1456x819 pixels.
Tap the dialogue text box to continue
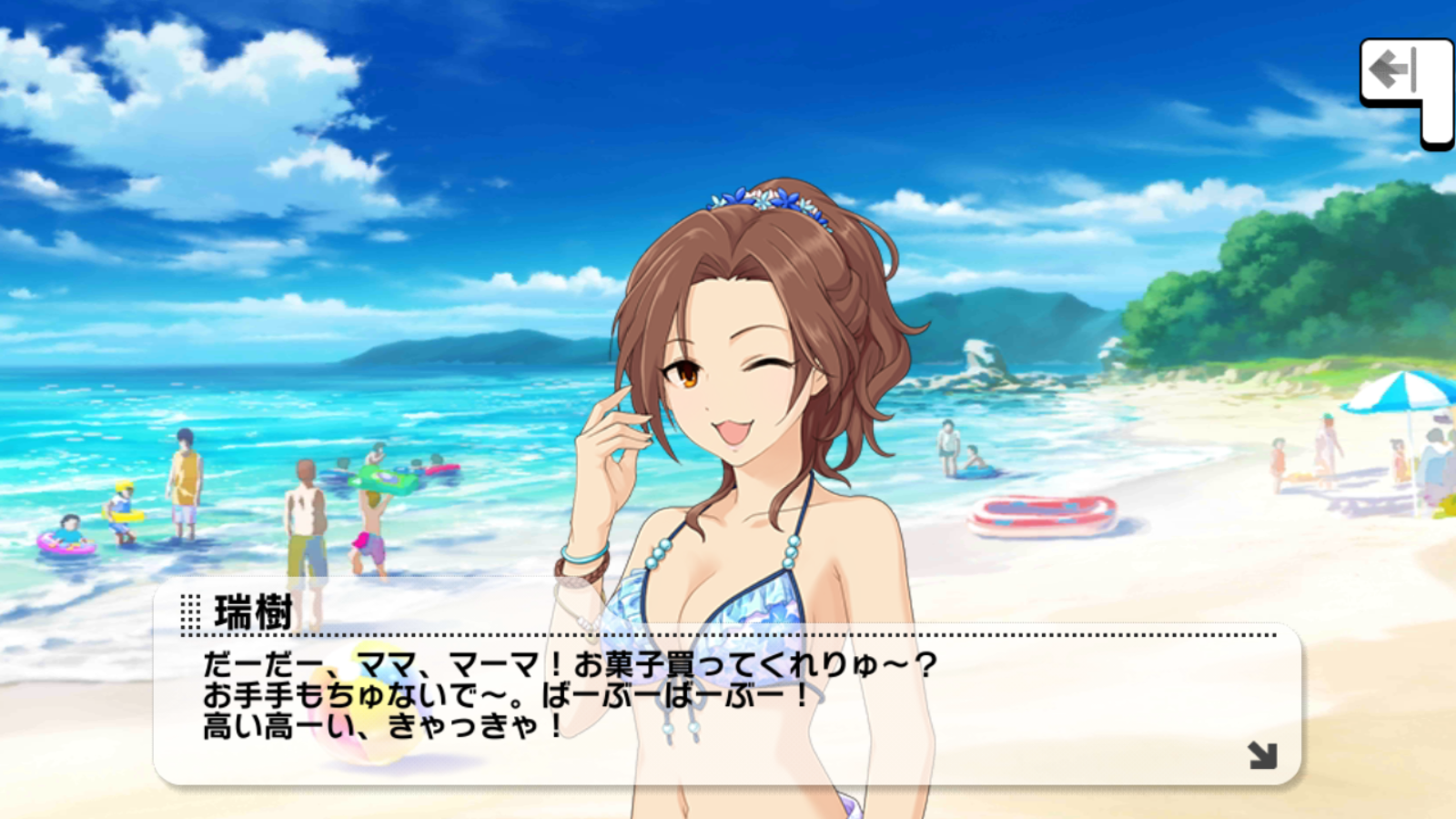(726, 710)
